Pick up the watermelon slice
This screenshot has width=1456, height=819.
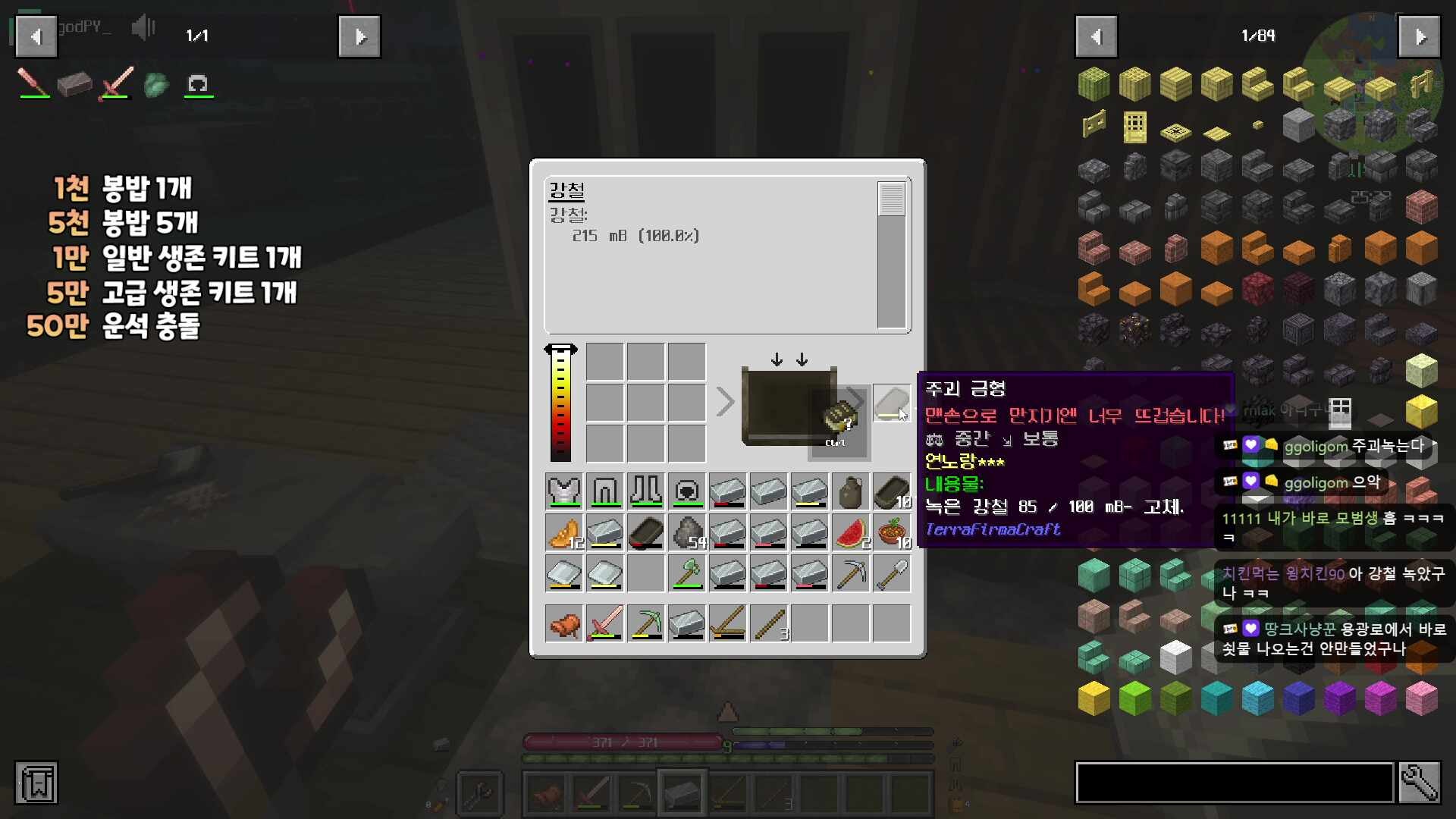click(x=851, y=532)
